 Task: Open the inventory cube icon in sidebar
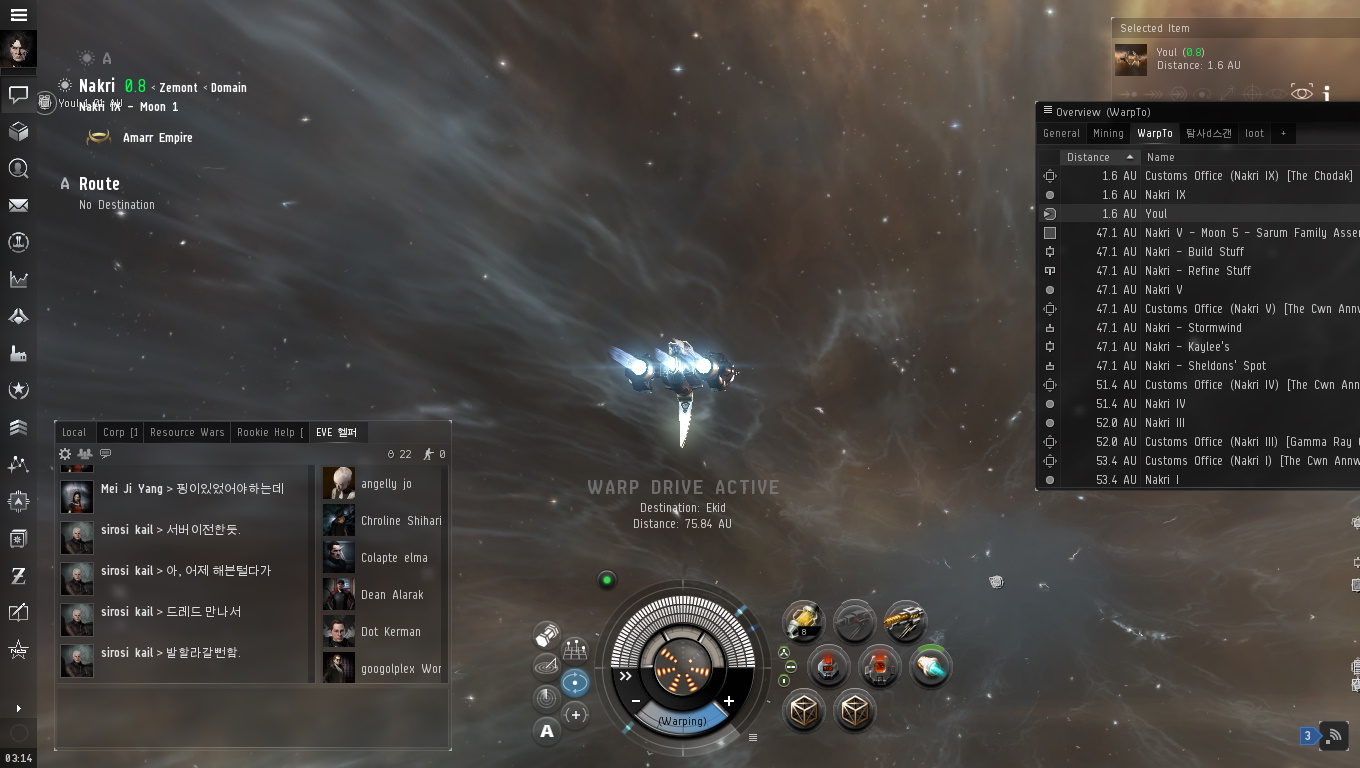point(18,131)
